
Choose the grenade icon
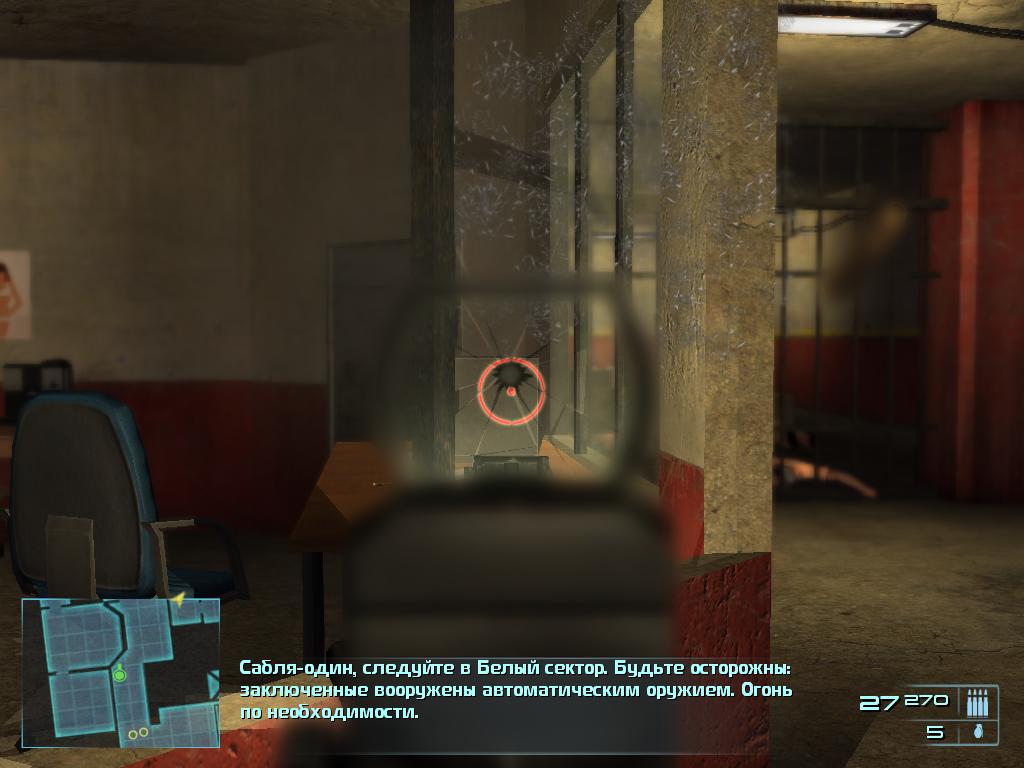pyautogui.click(x=975, y=732)
